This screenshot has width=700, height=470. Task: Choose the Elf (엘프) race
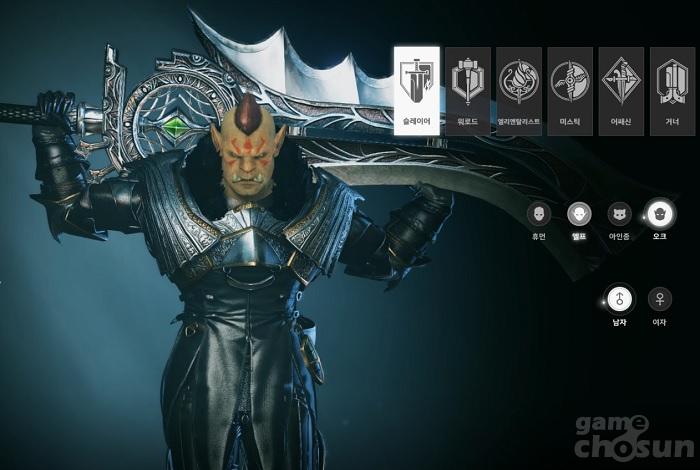pyautogui.click(x=579, y=213)
